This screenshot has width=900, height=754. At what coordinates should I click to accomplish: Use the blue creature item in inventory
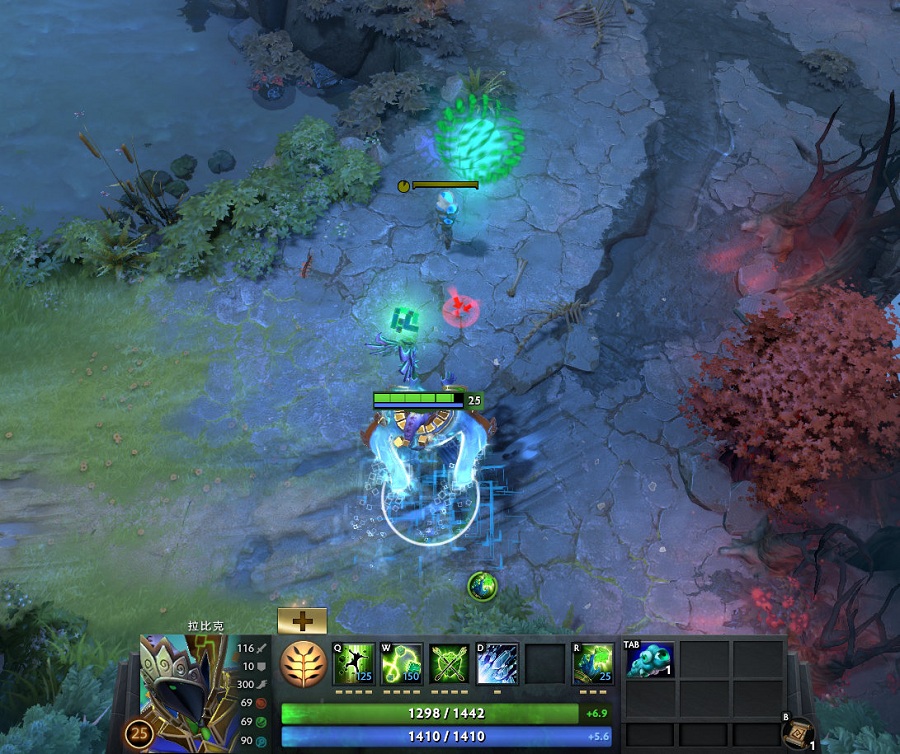click(650, 660)
